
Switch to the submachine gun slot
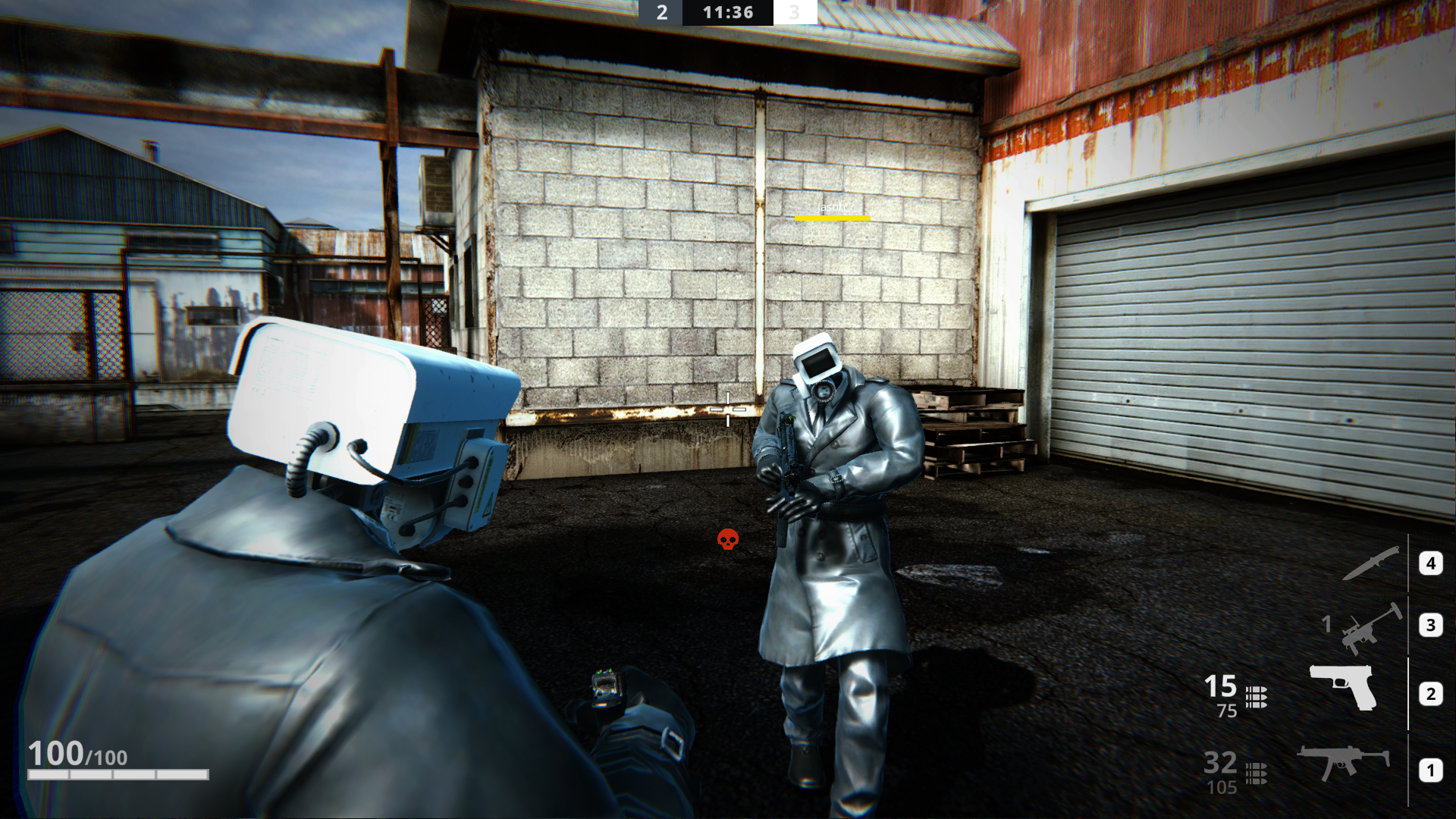coord(1343,762)
